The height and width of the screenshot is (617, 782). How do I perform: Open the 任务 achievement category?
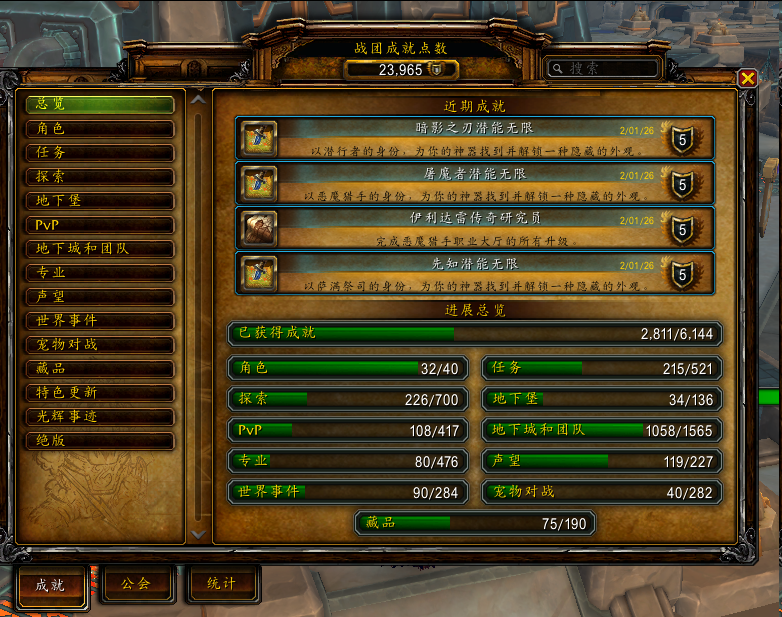[100, 153]
